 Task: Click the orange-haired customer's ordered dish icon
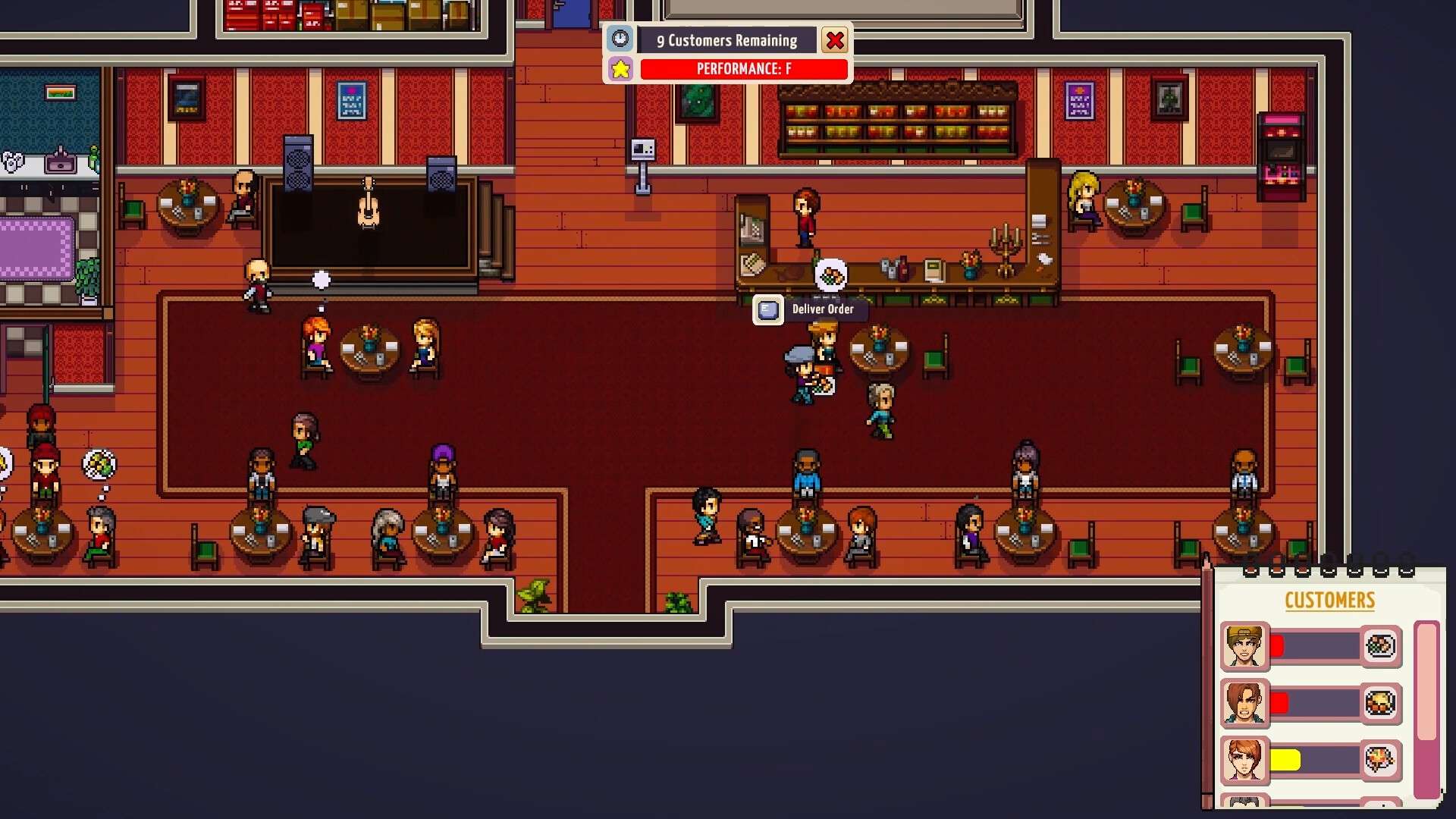(1380, 759)
